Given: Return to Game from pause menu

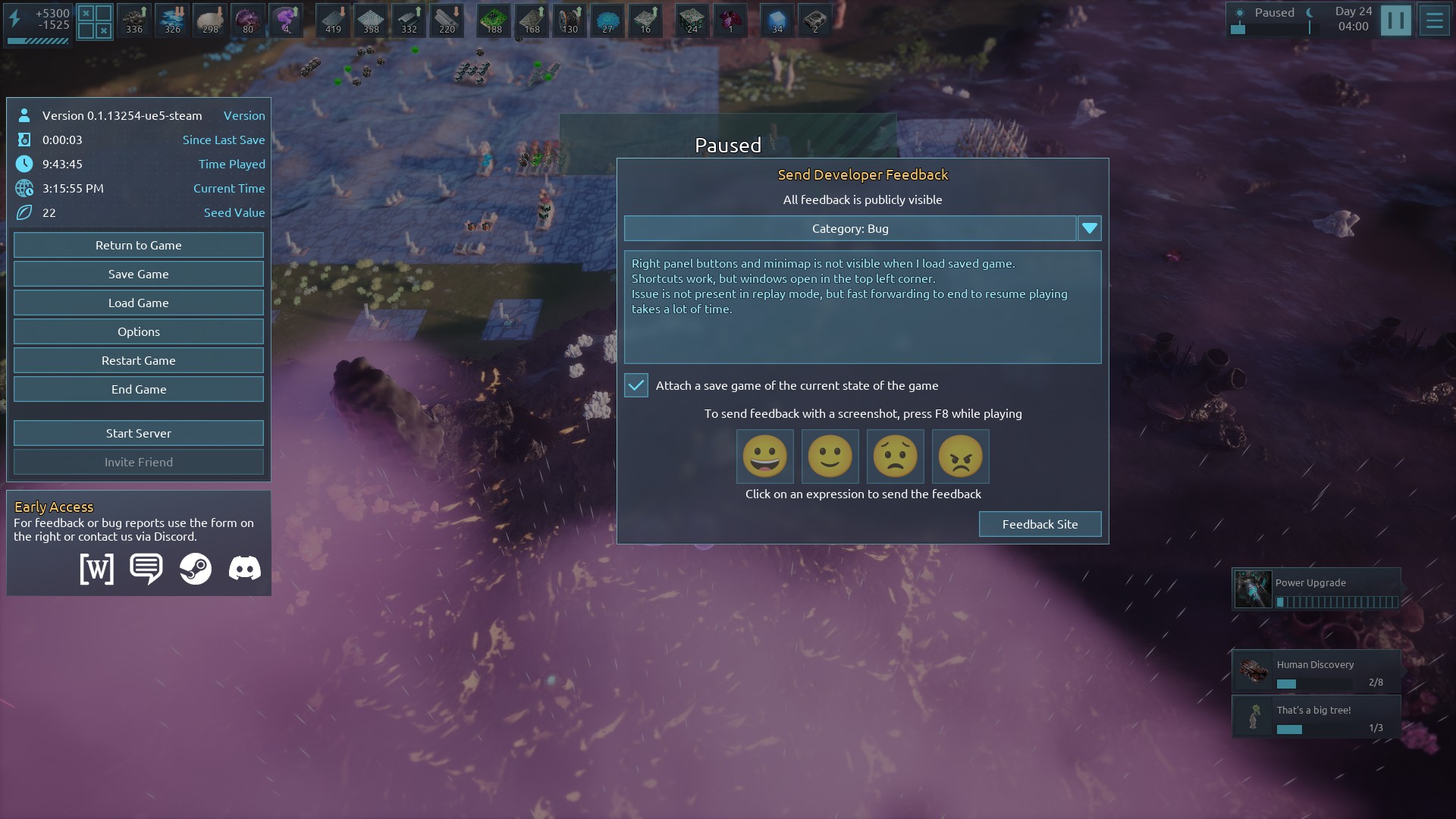Looking at the screenshot, I should click(x=138, y=245).
